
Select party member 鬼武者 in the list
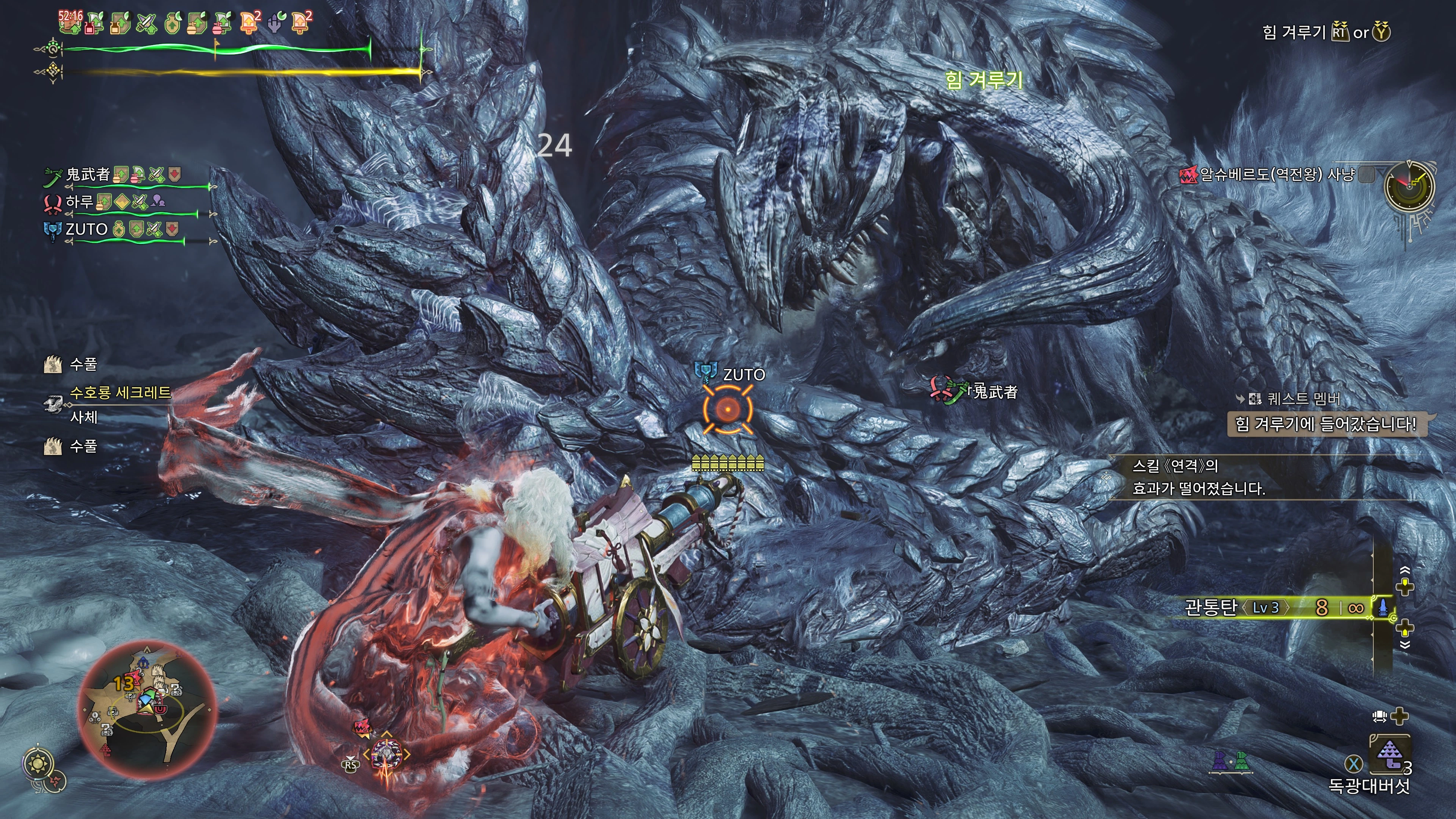click(88, 174)
